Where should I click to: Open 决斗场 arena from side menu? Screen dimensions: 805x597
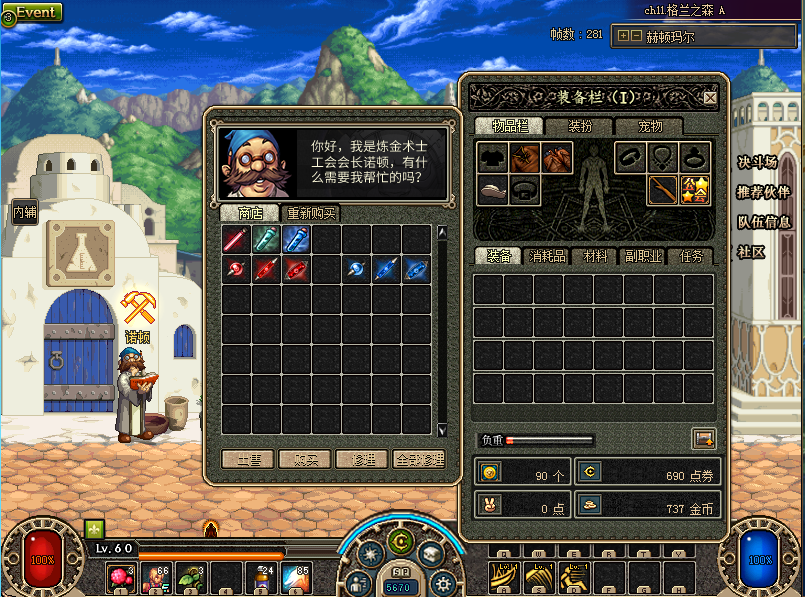coord(757,162)
